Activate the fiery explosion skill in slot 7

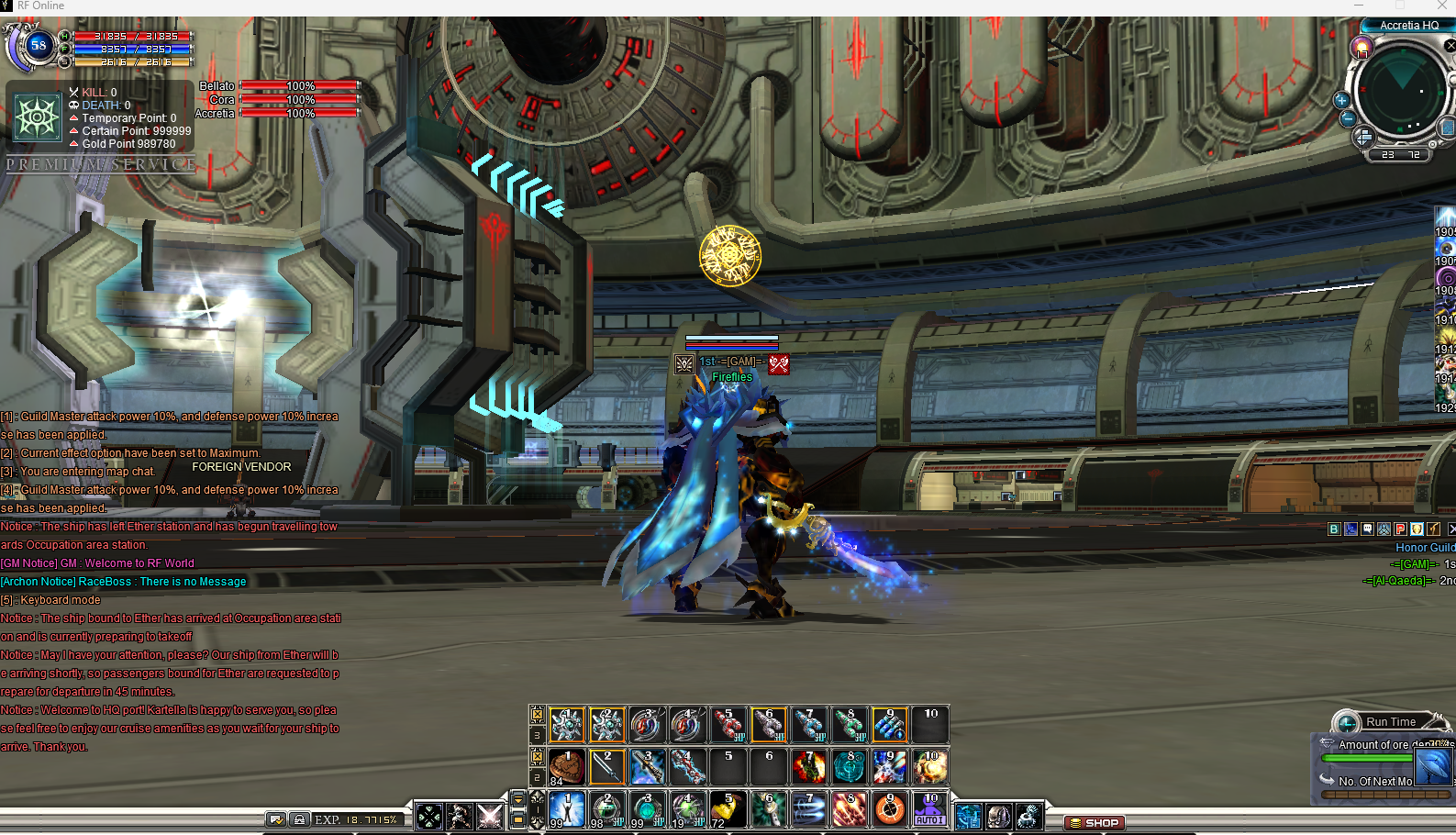(809, 767)
